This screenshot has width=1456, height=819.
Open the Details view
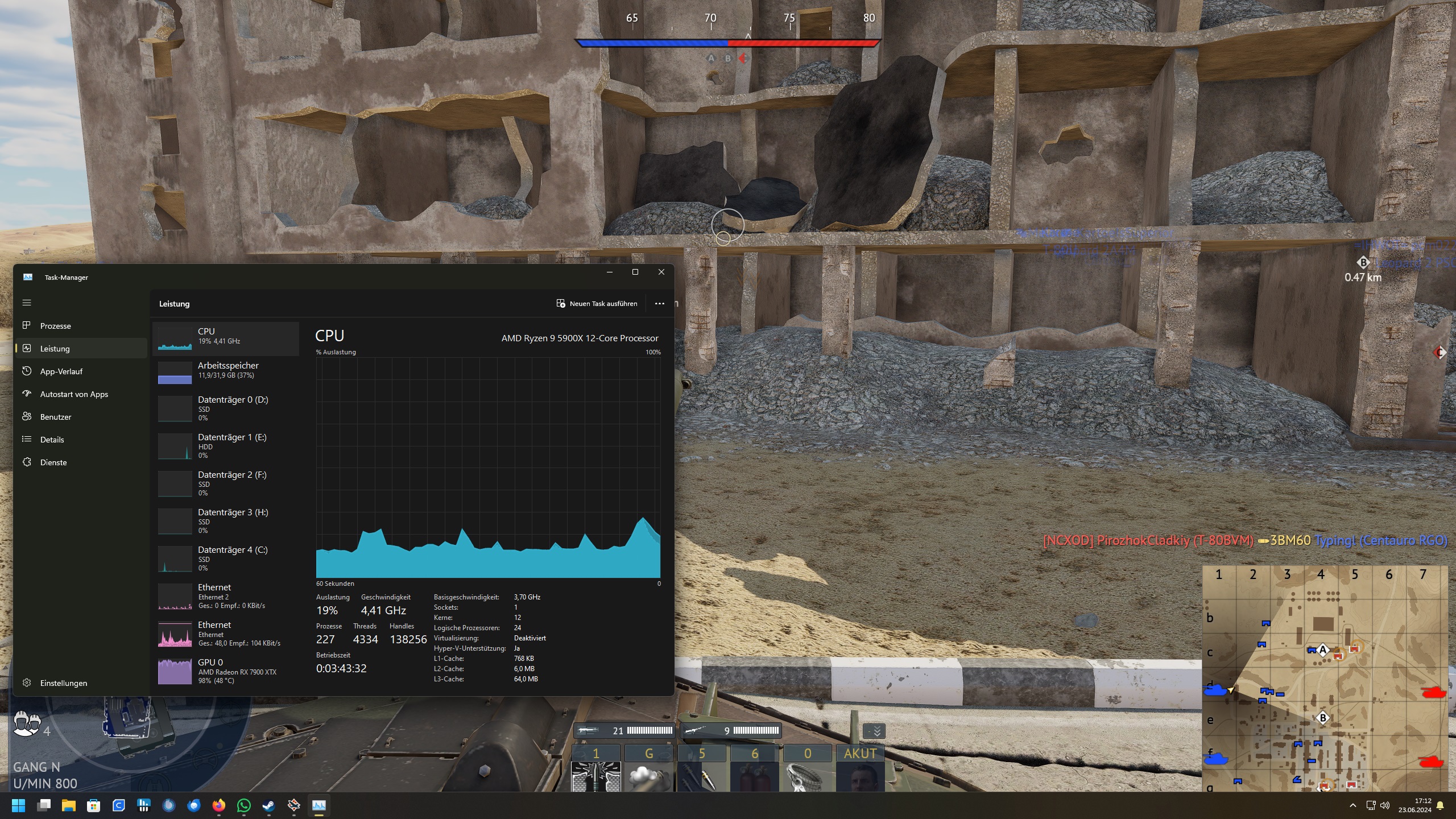(x=52, y=439)
